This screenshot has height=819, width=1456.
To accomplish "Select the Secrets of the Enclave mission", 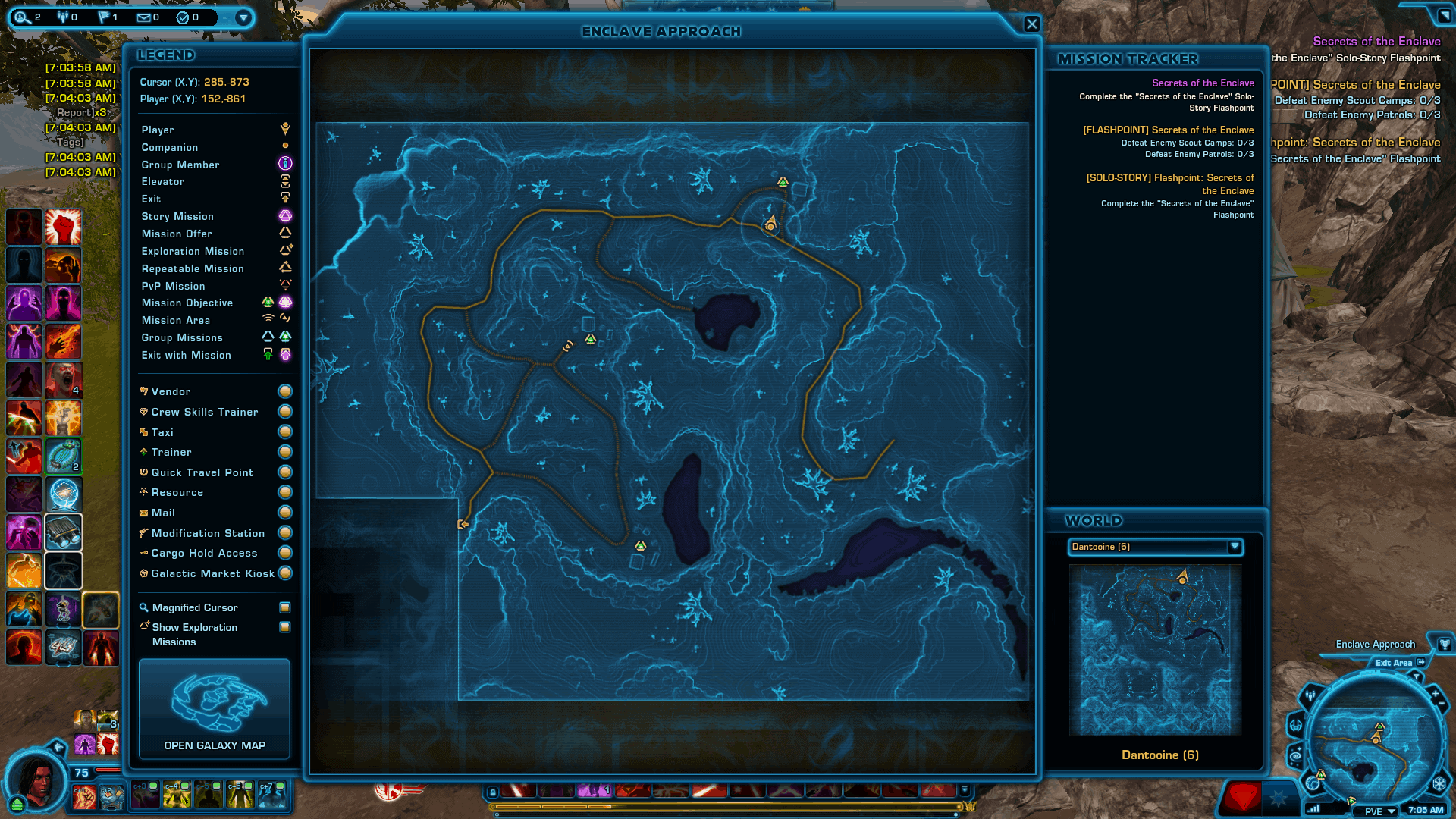I will pyautogui.click(x=1203, y=83).
